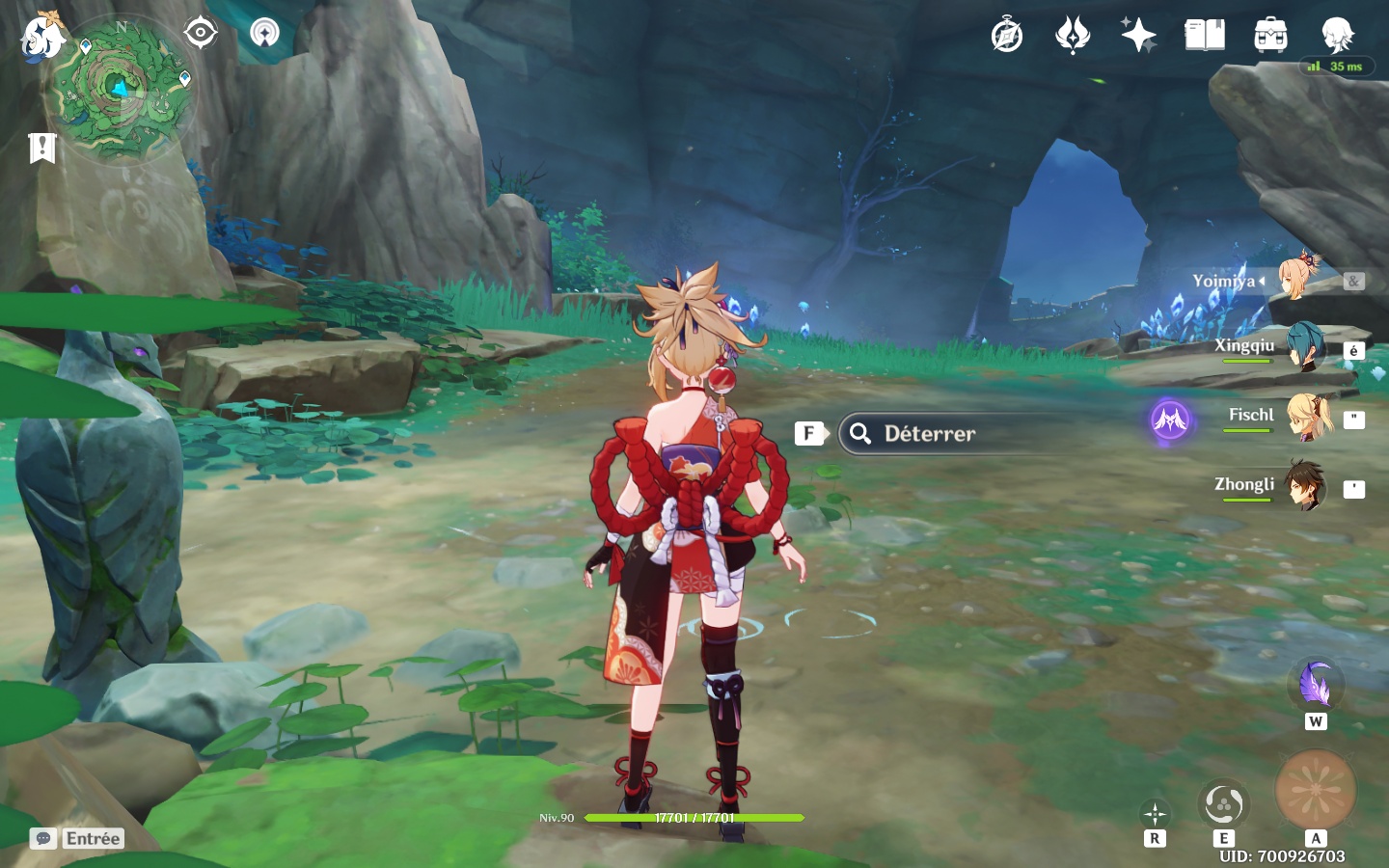1389x868 pixels.
Task: Open the backpack inventory
Action: (x=1270, y=36)
